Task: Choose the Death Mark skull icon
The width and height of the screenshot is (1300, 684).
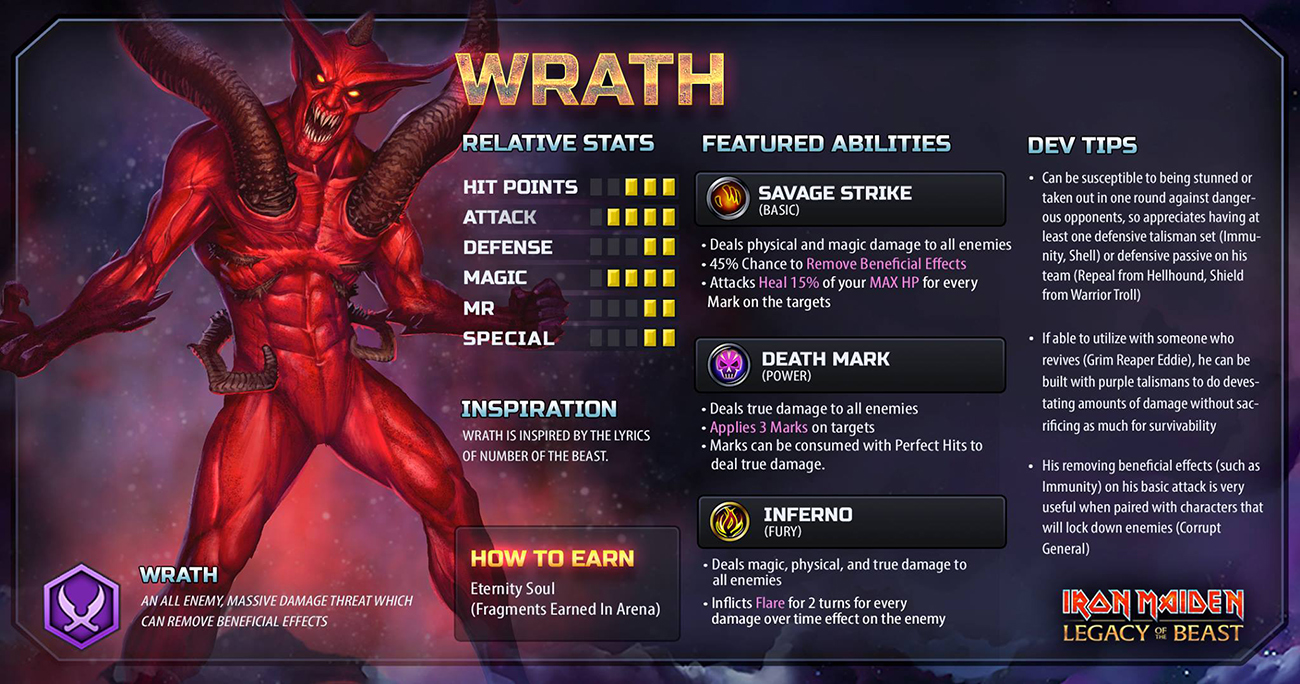Action: [x=729, y=365]
